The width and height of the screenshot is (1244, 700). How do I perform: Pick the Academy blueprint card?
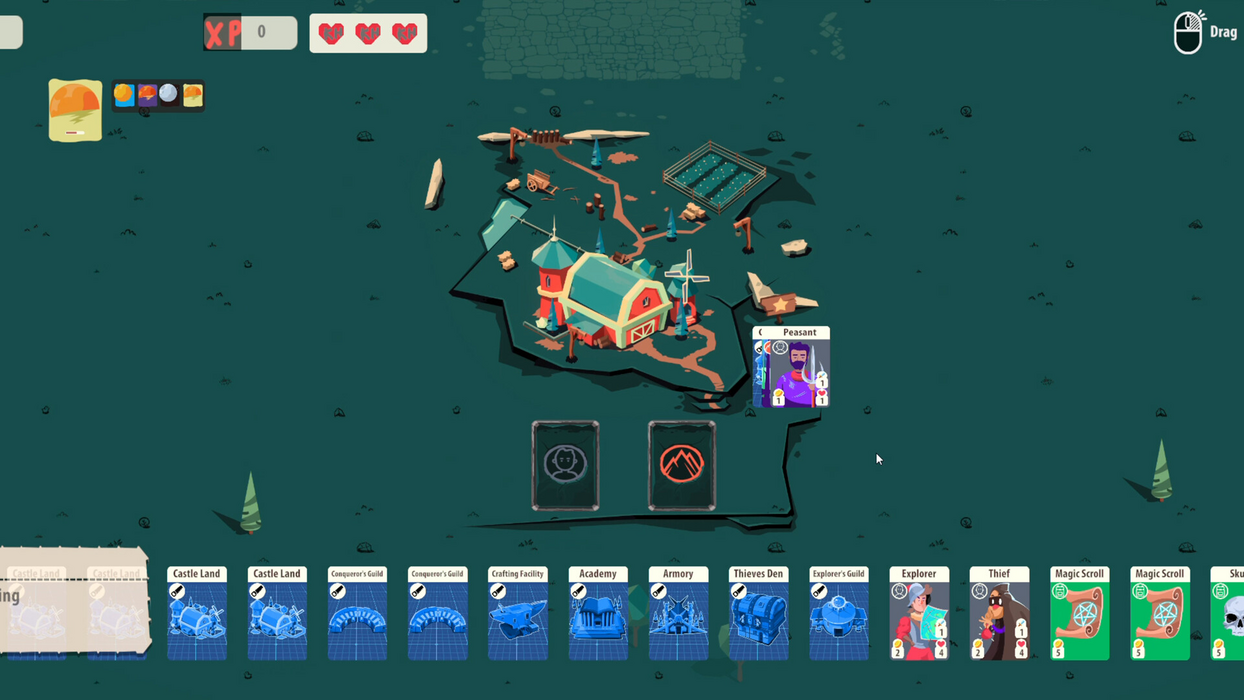[598, 613]
